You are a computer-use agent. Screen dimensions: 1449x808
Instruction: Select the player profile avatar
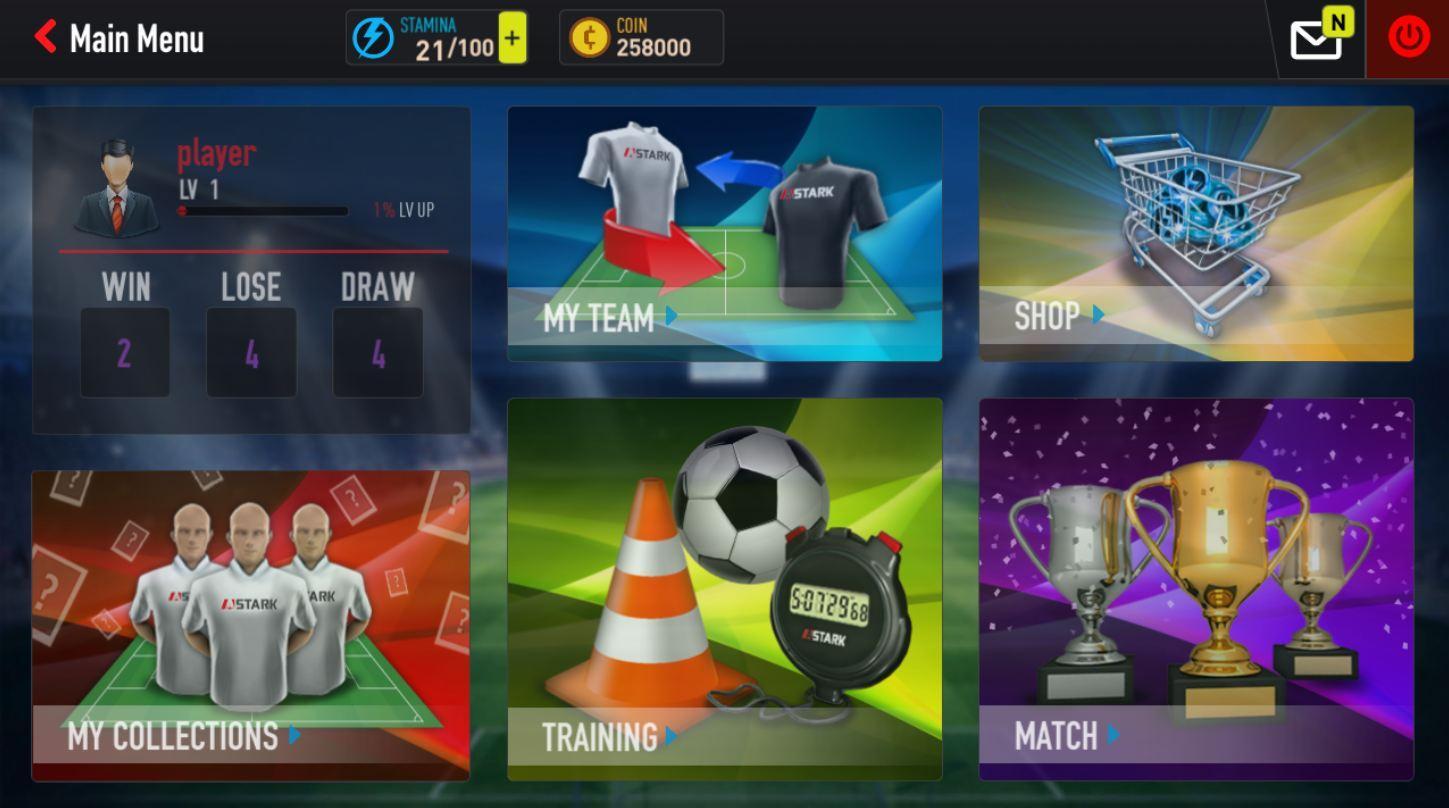click(x=118, y=188)
